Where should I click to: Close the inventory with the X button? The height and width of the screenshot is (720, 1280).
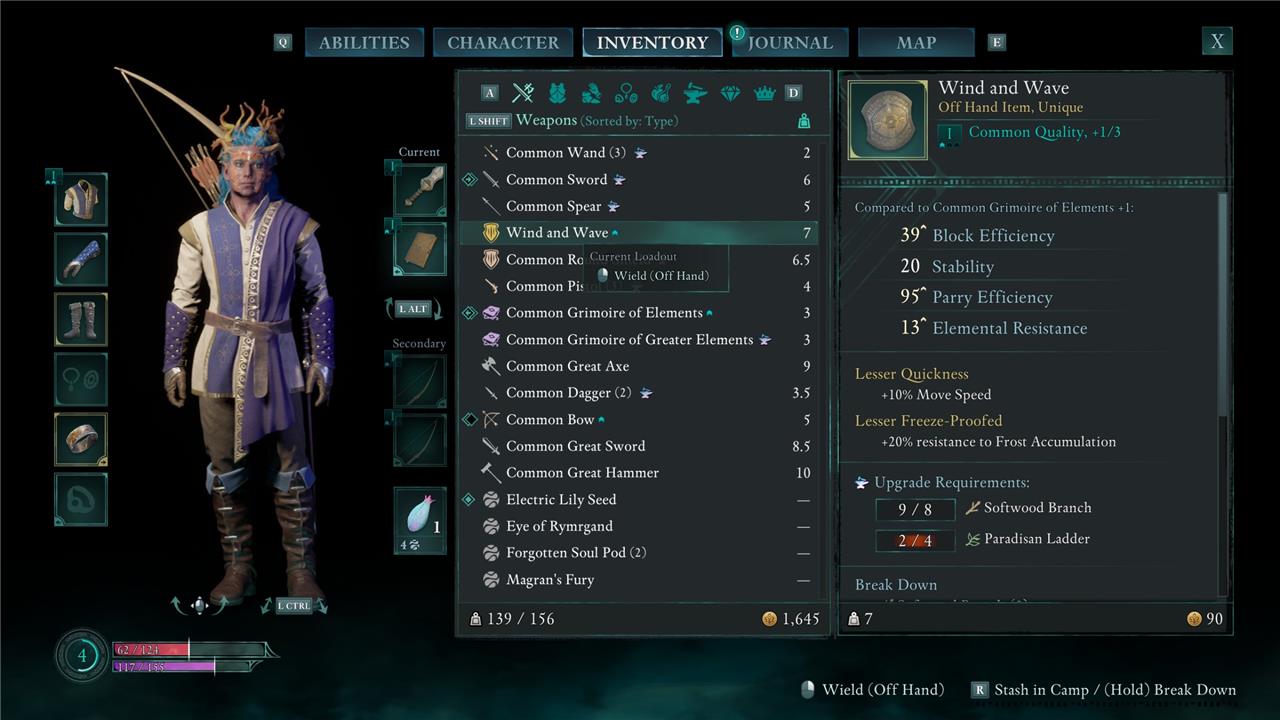click(1217, 41)
